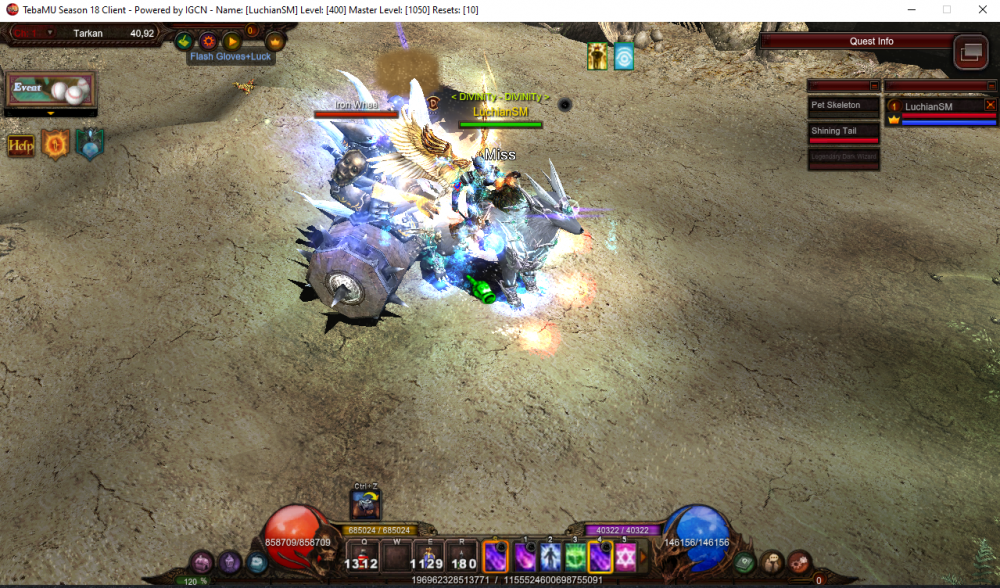Open the Event baseball banner
1000x588 pixels.
(50, 89)
